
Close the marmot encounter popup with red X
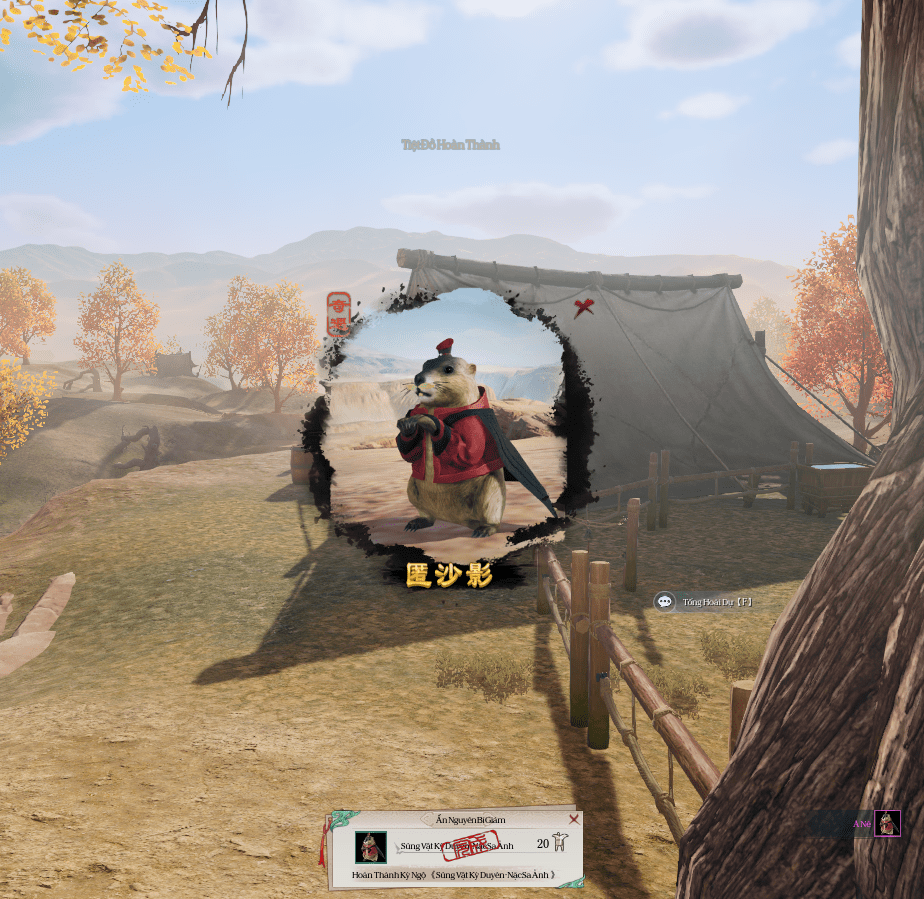tap(584, 308)
